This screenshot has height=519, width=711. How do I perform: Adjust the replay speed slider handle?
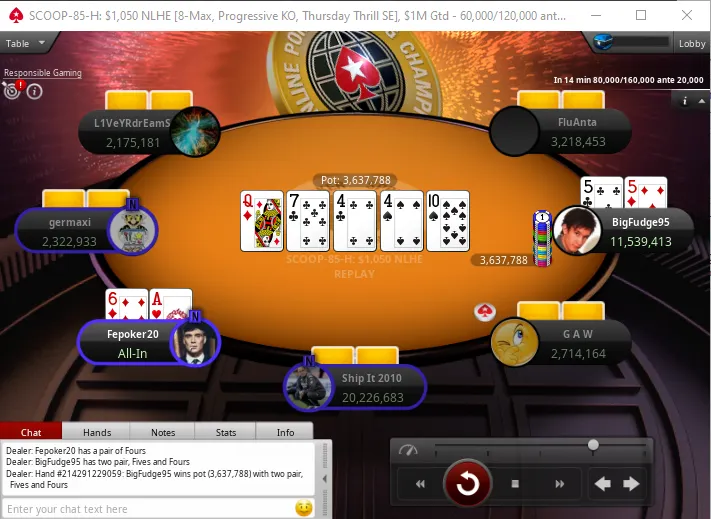click(594, 444)
